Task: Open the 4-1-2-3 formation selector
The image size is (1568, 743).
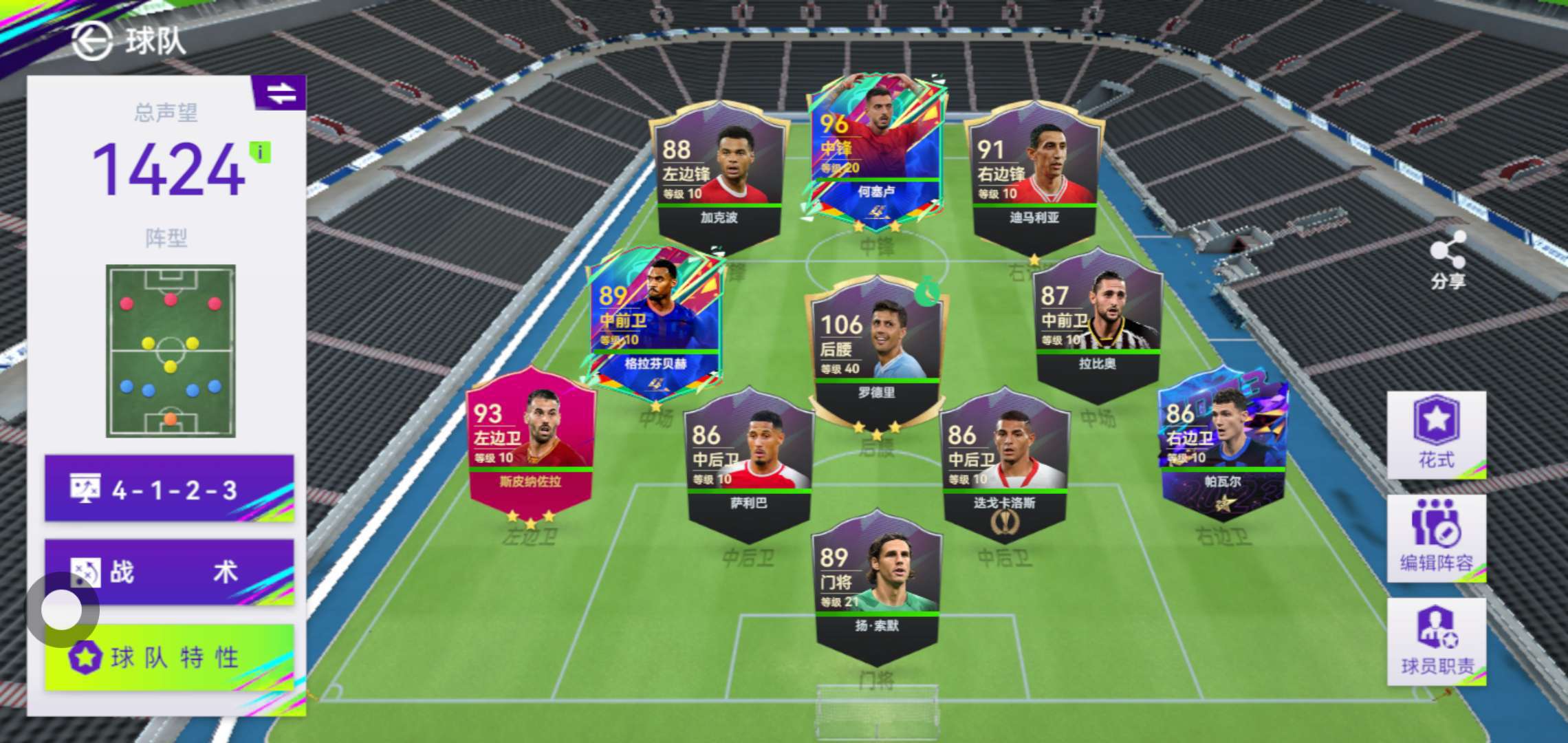Action: click(169, 488)
